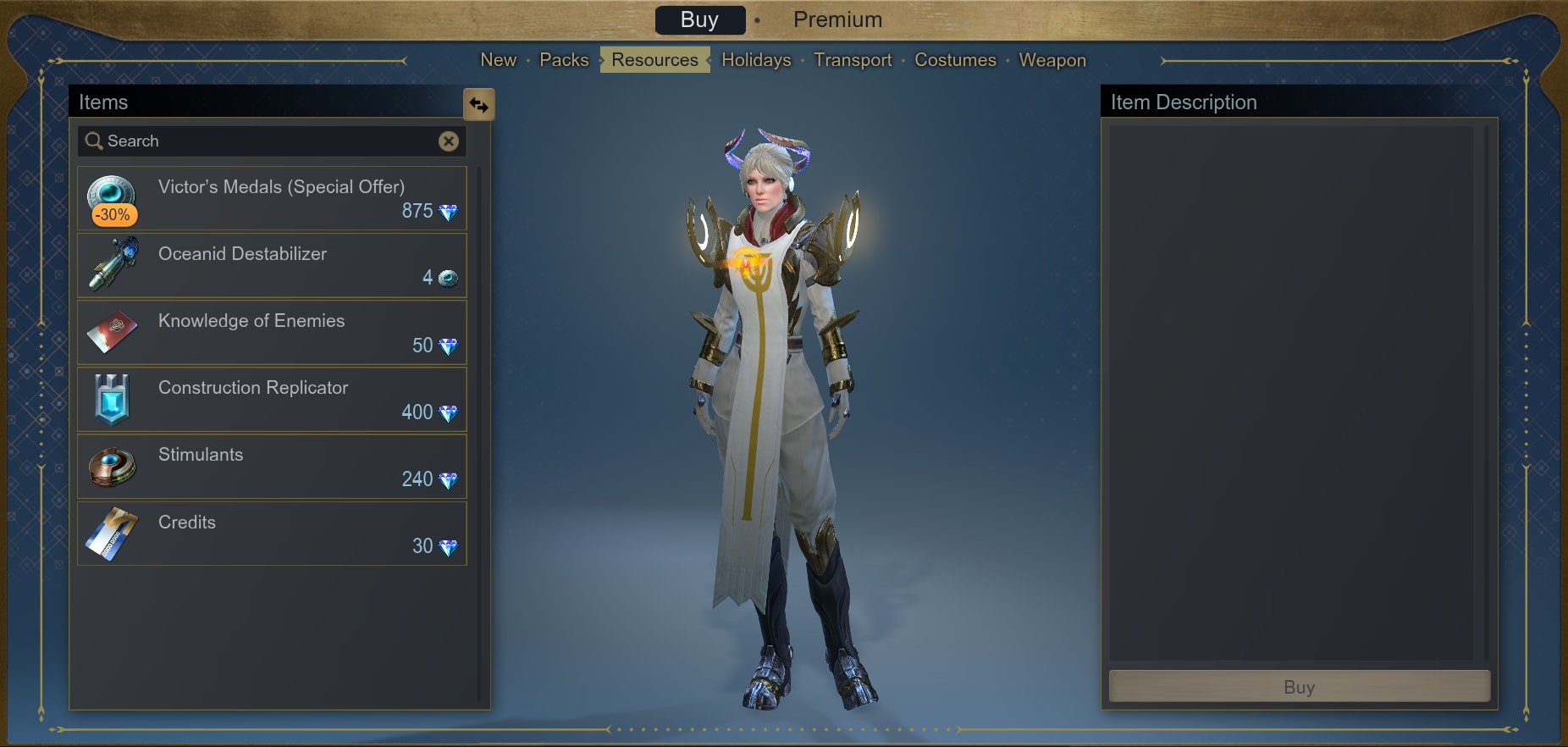Open the Costumes category
Screen dimensions: 1568x747
click(x=955, y=60)
